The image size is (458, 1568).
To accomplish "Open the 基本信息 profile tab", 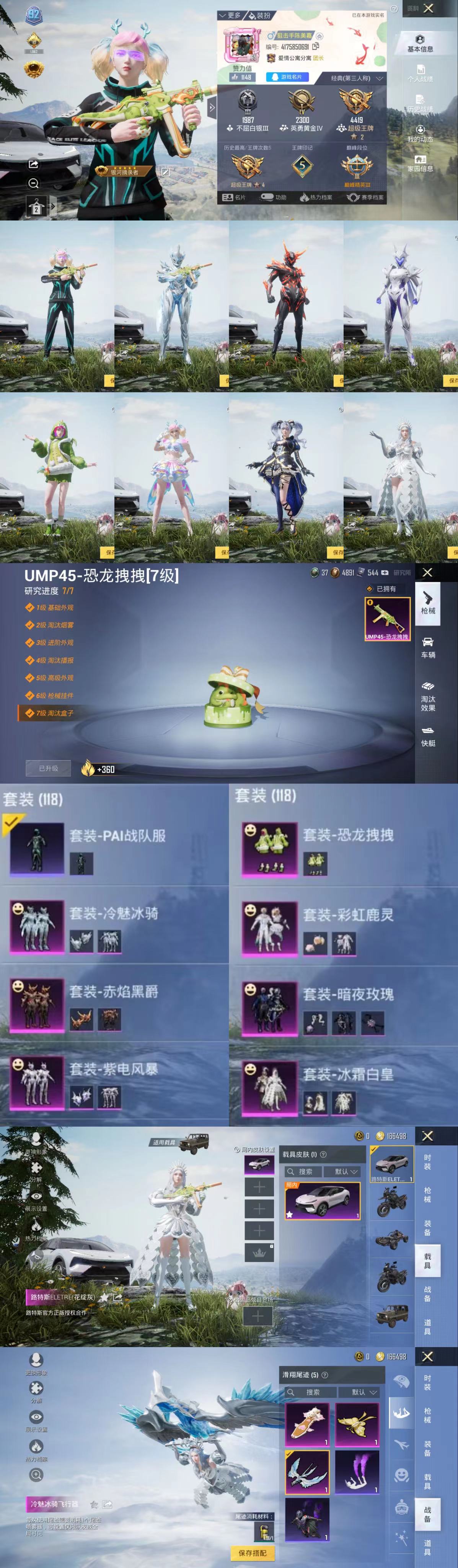I will pos(420,43).
